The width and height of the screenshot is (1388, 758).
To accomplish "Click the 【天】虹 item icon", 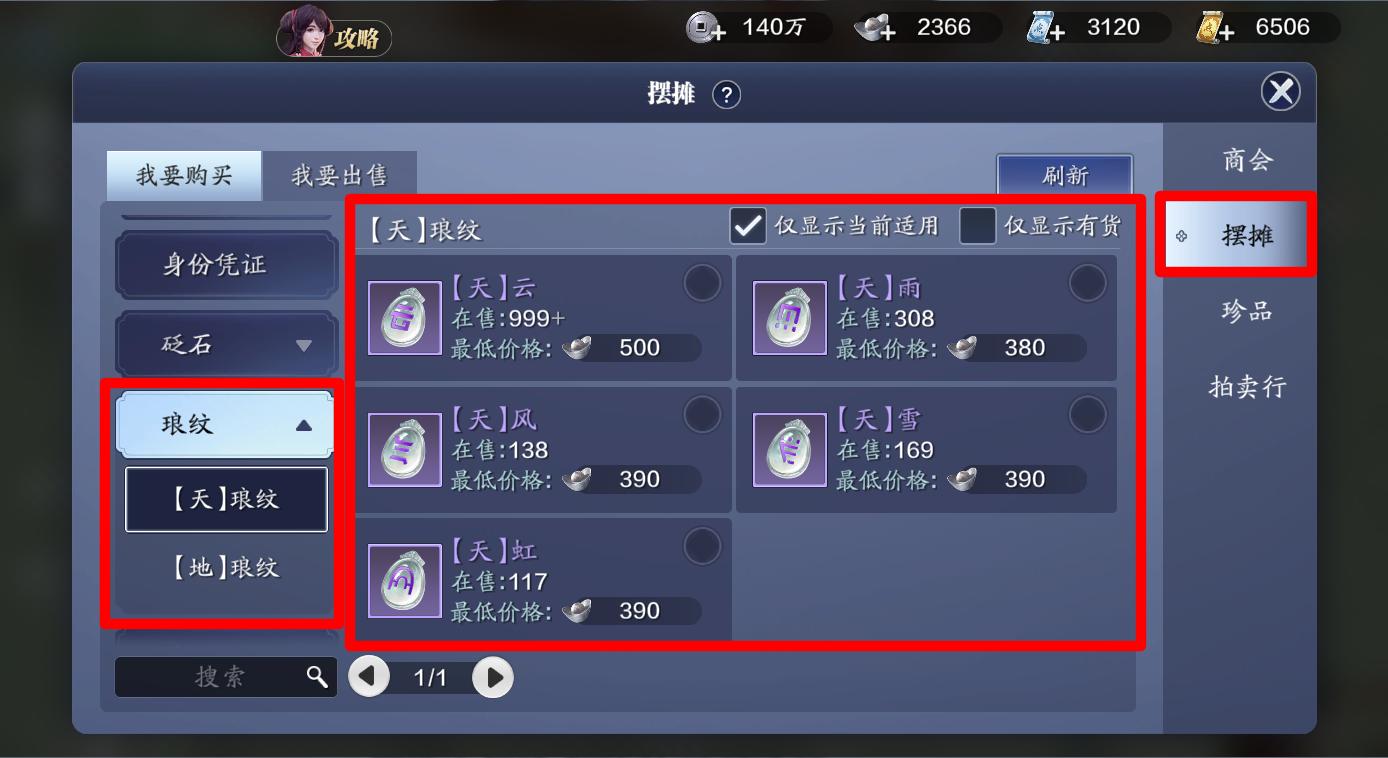I will tap(404, 578).
